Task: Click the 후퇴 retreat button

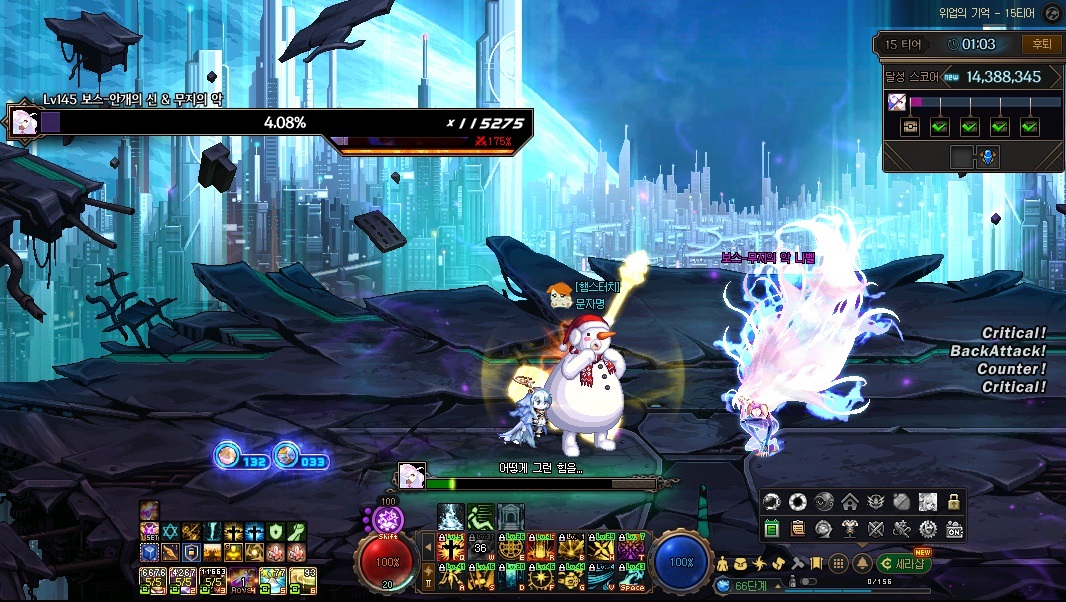Action: pos(1041,44)
